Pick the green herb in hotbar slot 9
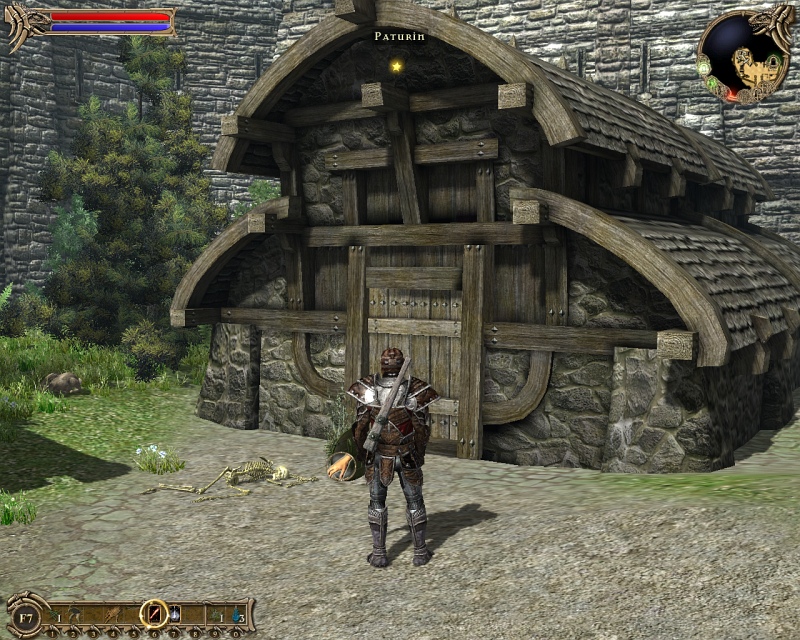Image resolution: width=800 pixels, height=640 pixels. [217, 613]
